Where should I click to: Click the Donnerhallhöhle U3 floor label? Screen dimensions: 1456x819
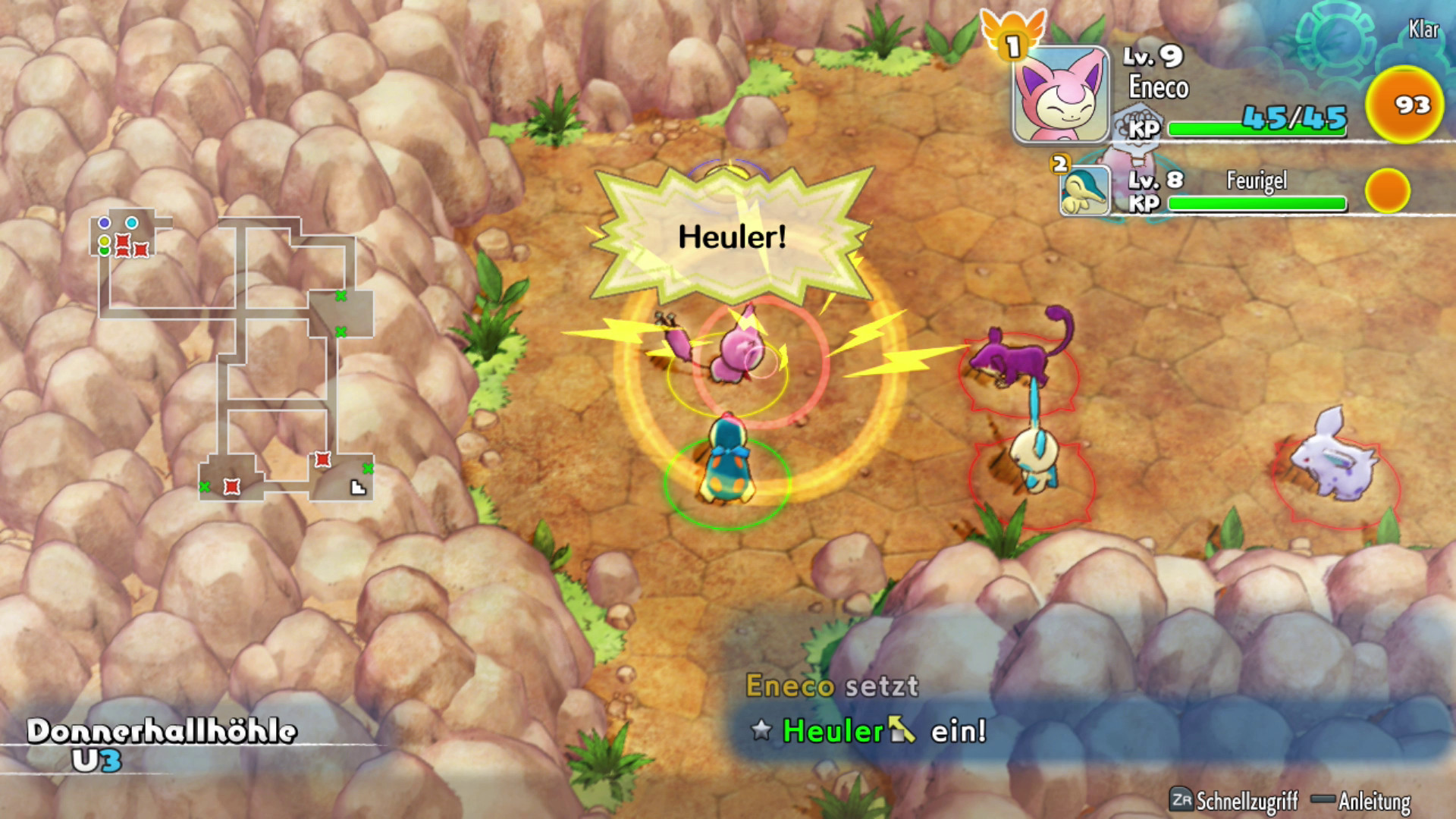coord(161,744)
